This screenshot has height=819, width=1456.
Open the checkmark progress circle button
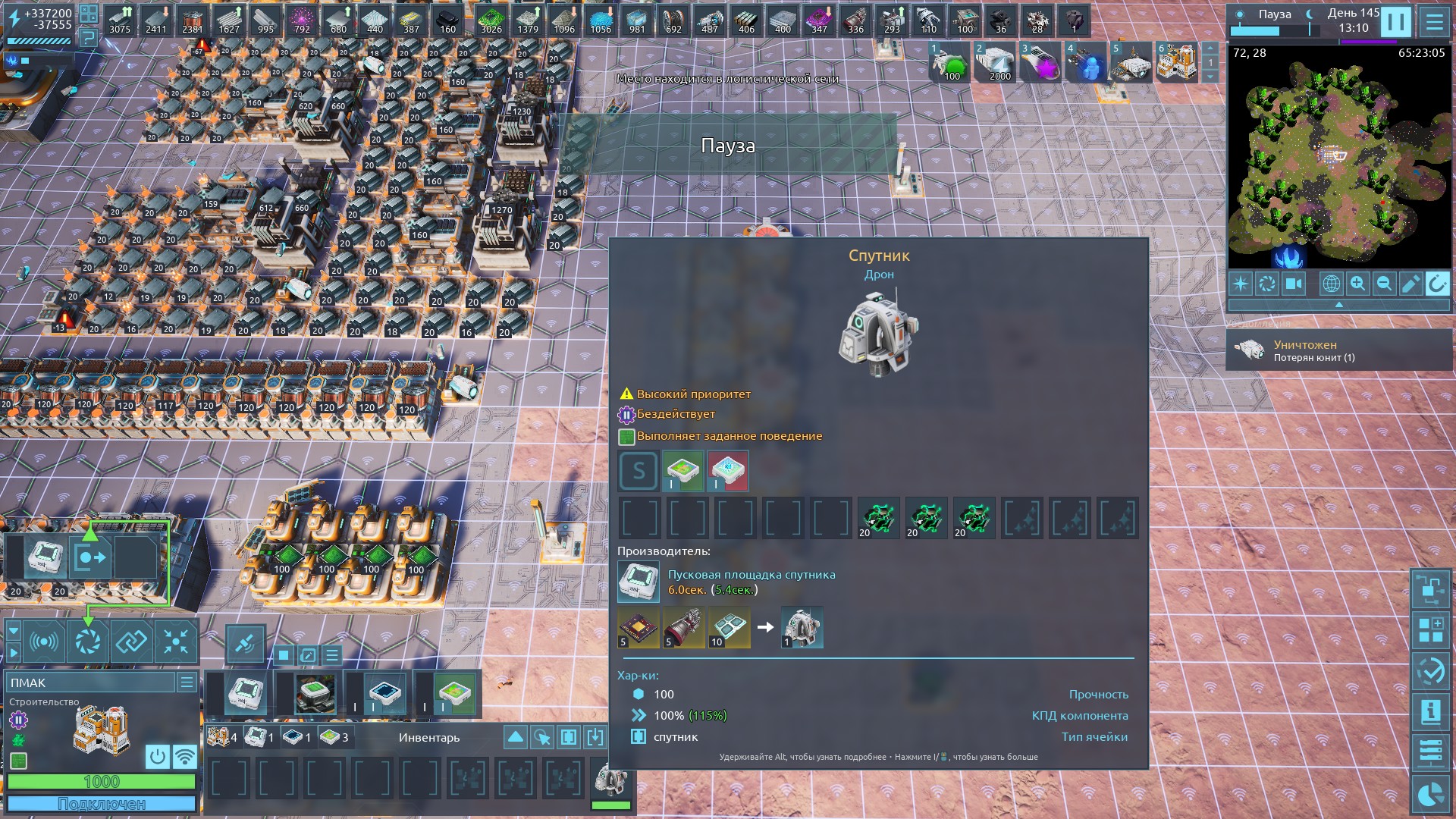(x=1431, y=671)
